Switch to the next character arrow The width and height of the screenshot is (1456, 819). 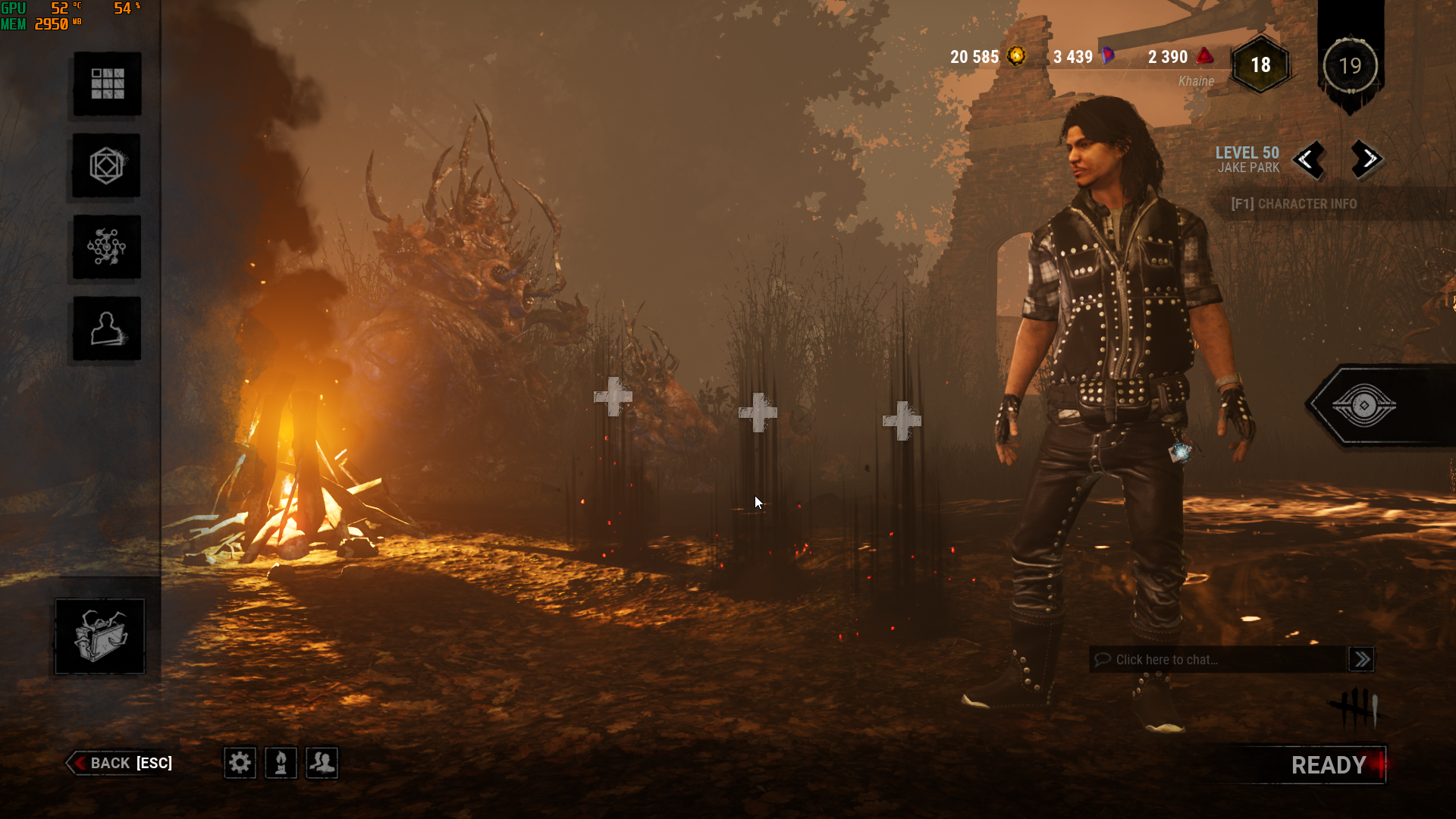click(x=1367, y=159)
